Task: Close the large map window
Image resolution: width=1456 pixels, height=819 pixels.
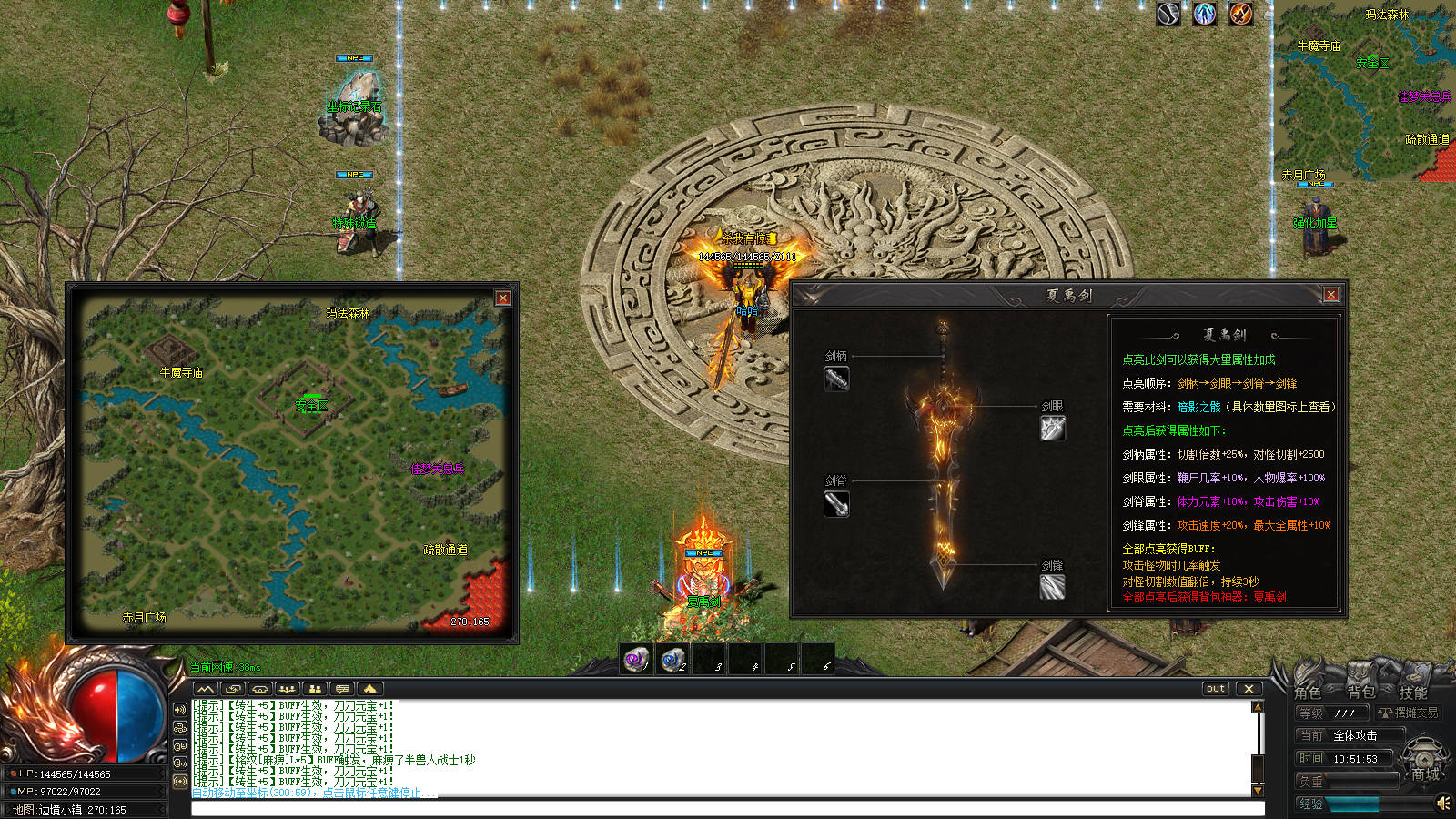Action: click(502, 298)
